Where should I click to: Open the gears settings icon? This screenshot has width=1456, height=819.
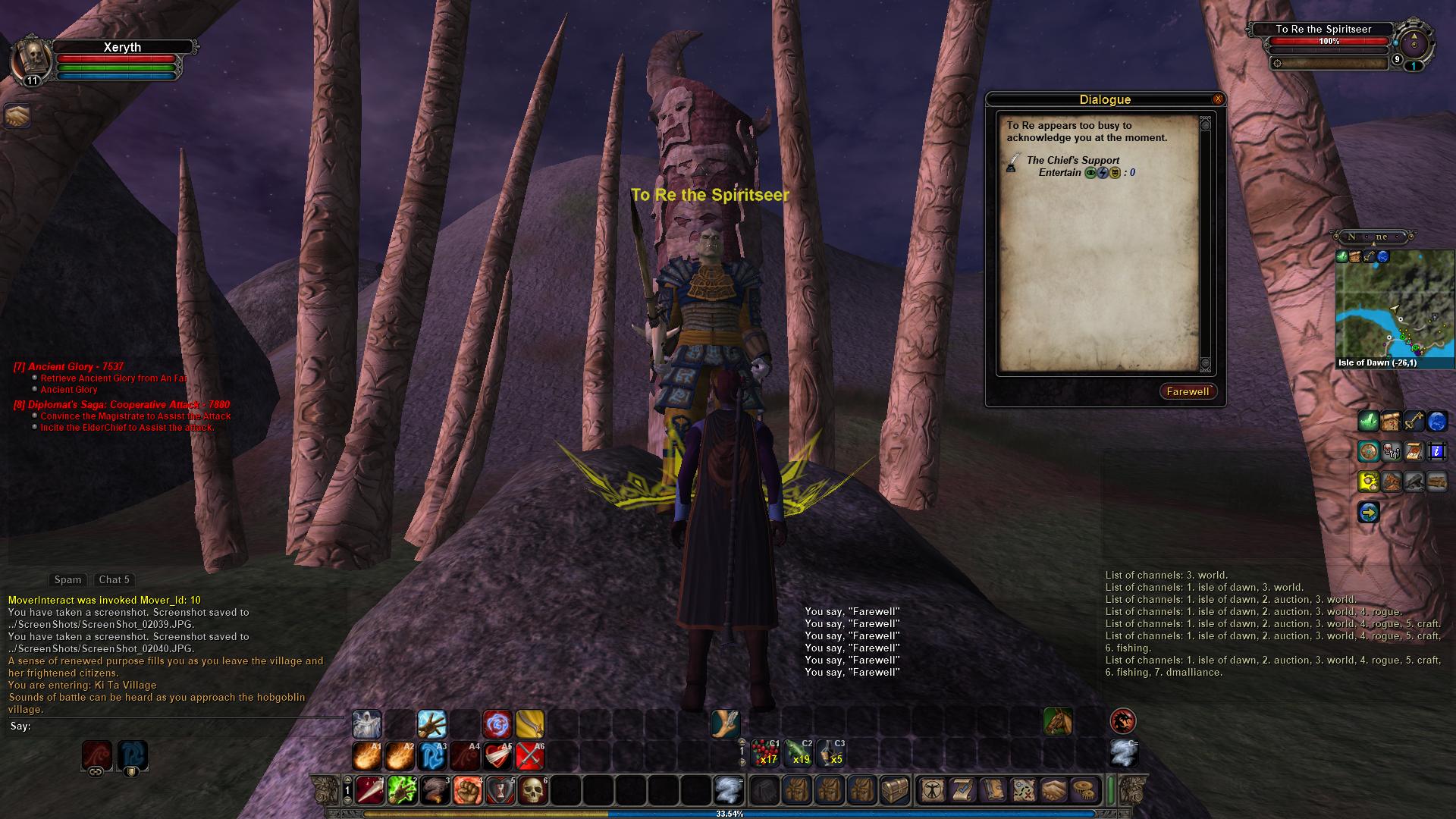click(x=1088, y=790)
